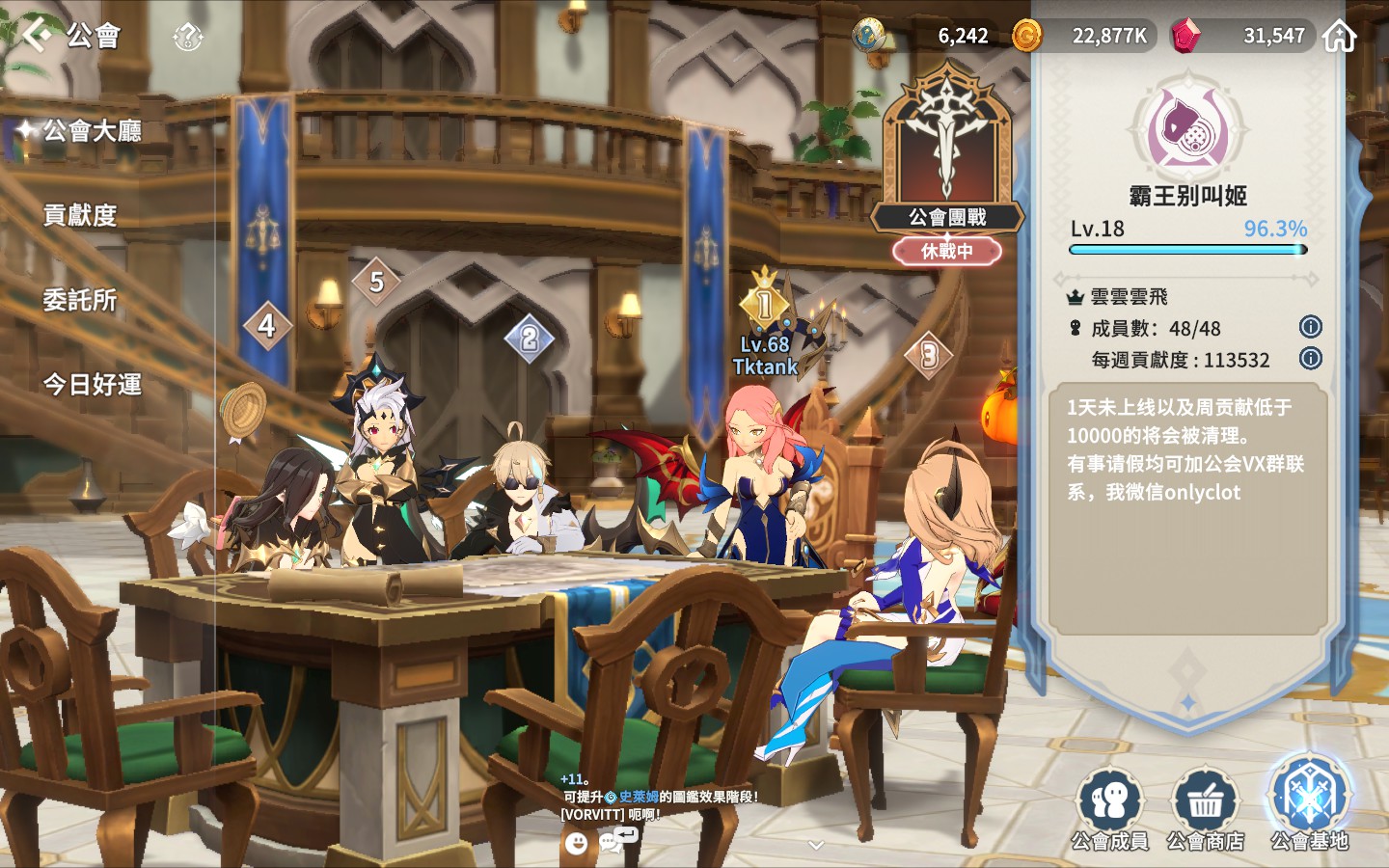The width and height of the screenshot is (1389, 868).
Task: Choose 今日好運 from the side menu
Action: pos(92,385)
